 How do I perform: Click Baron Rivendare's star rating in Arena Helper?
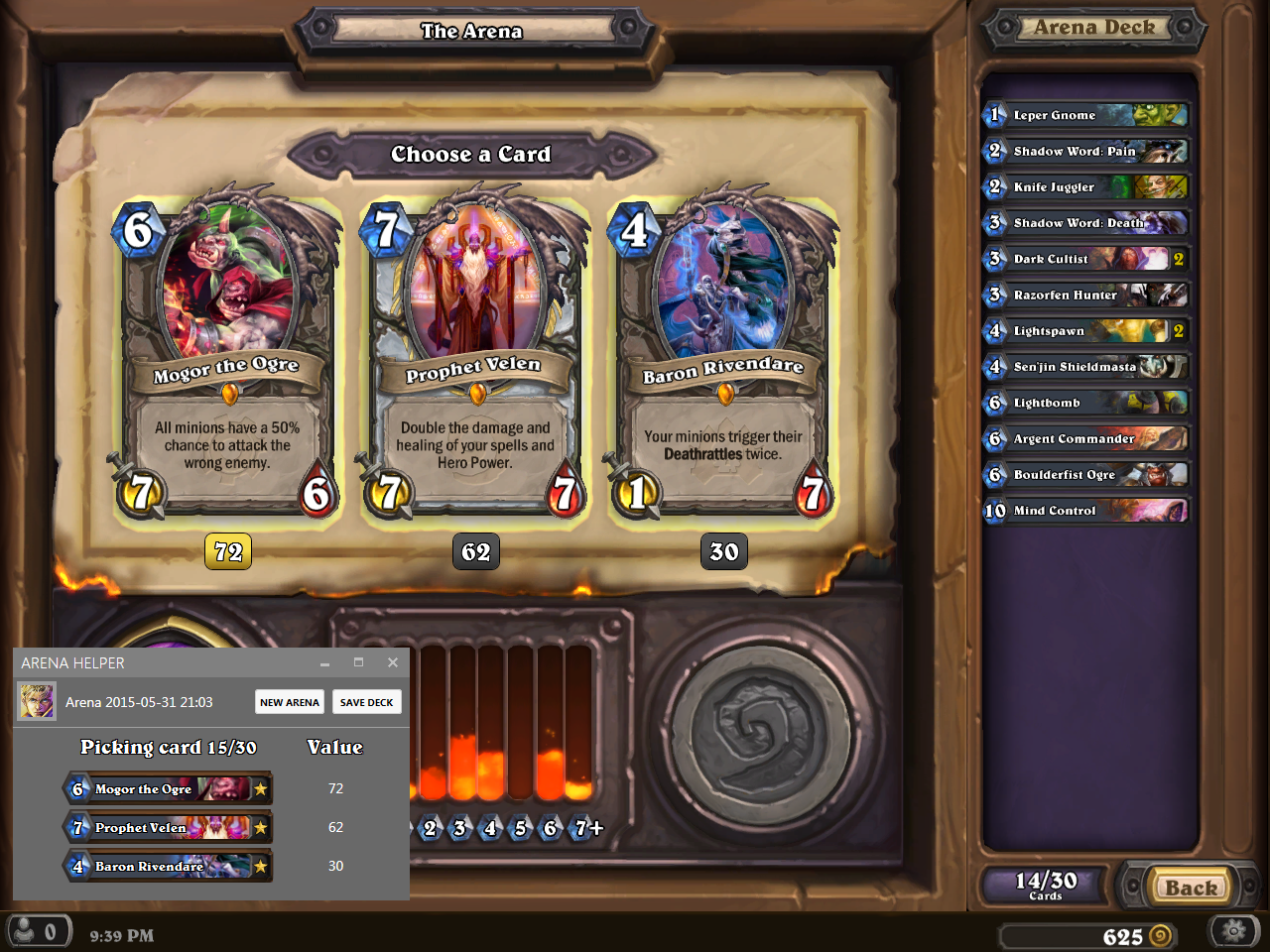pyautogui.click(x=260, y=865)
